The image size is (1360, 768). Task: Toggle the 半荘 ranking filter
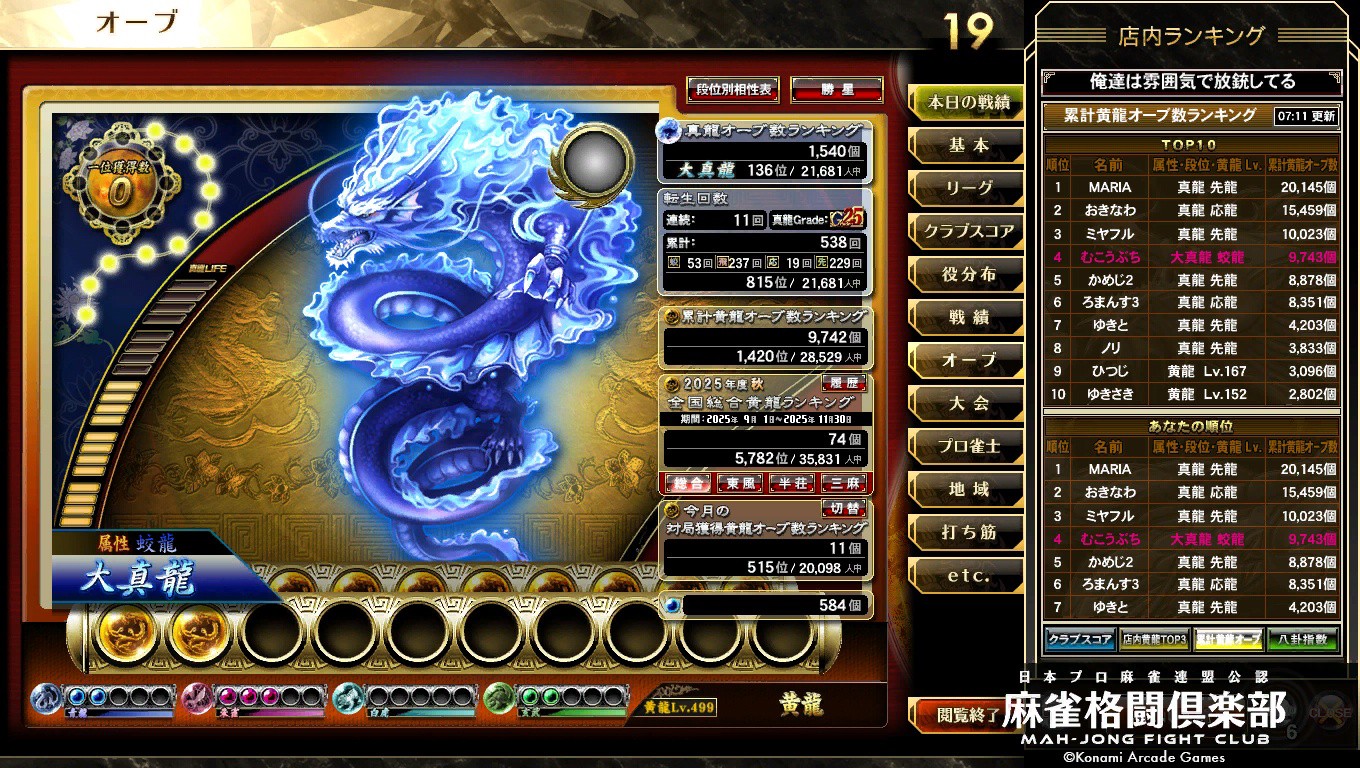coord(793,483)
